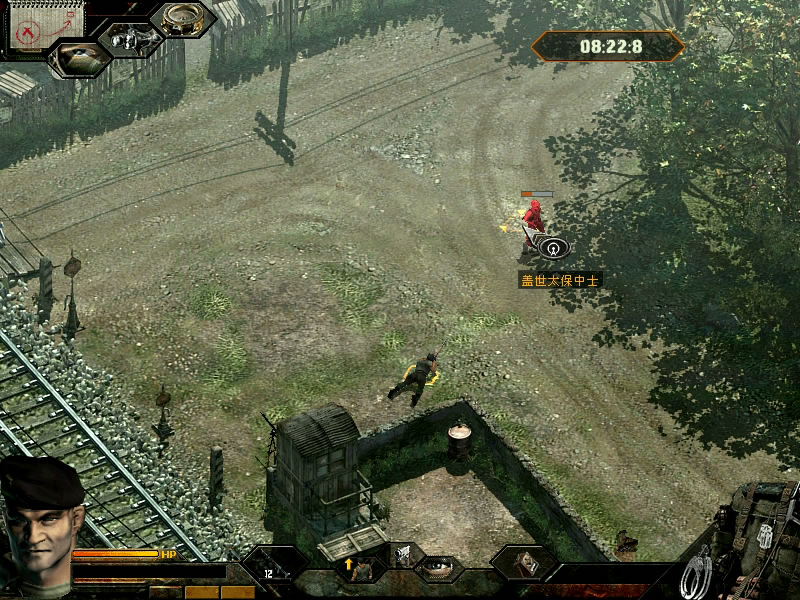Select the eye look ability in hotbar
The width and height of the screenshot is (800, 600).
point(435,568)
